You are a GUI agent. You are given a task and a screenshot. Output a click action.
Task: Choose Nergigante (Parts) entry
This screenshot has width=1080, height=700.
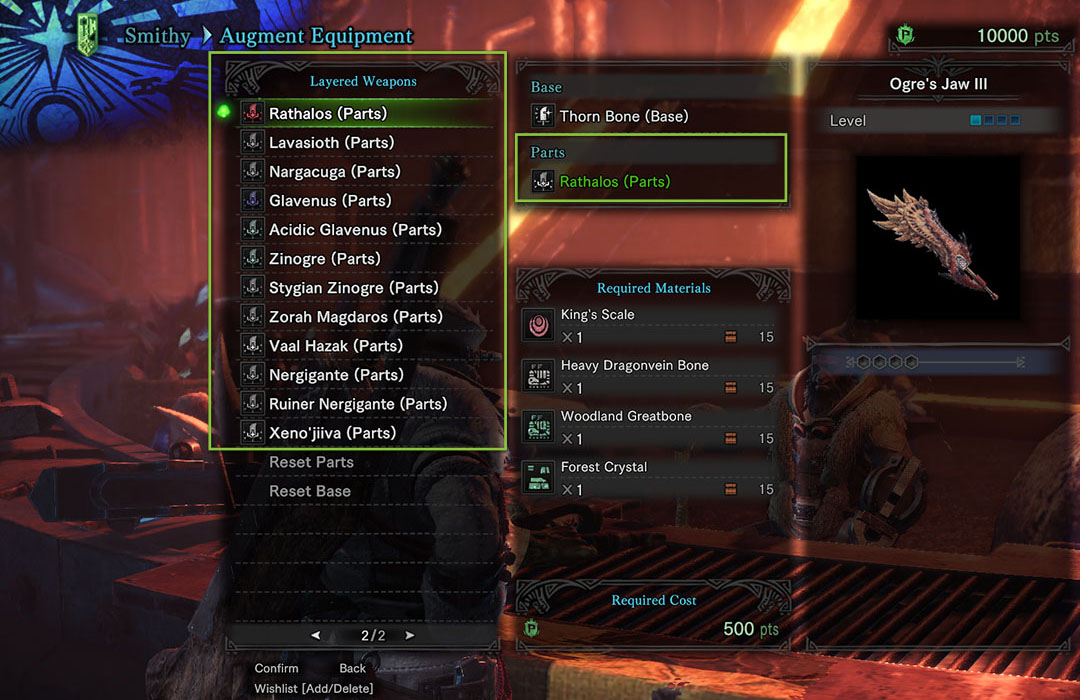(x=336, y=374)
